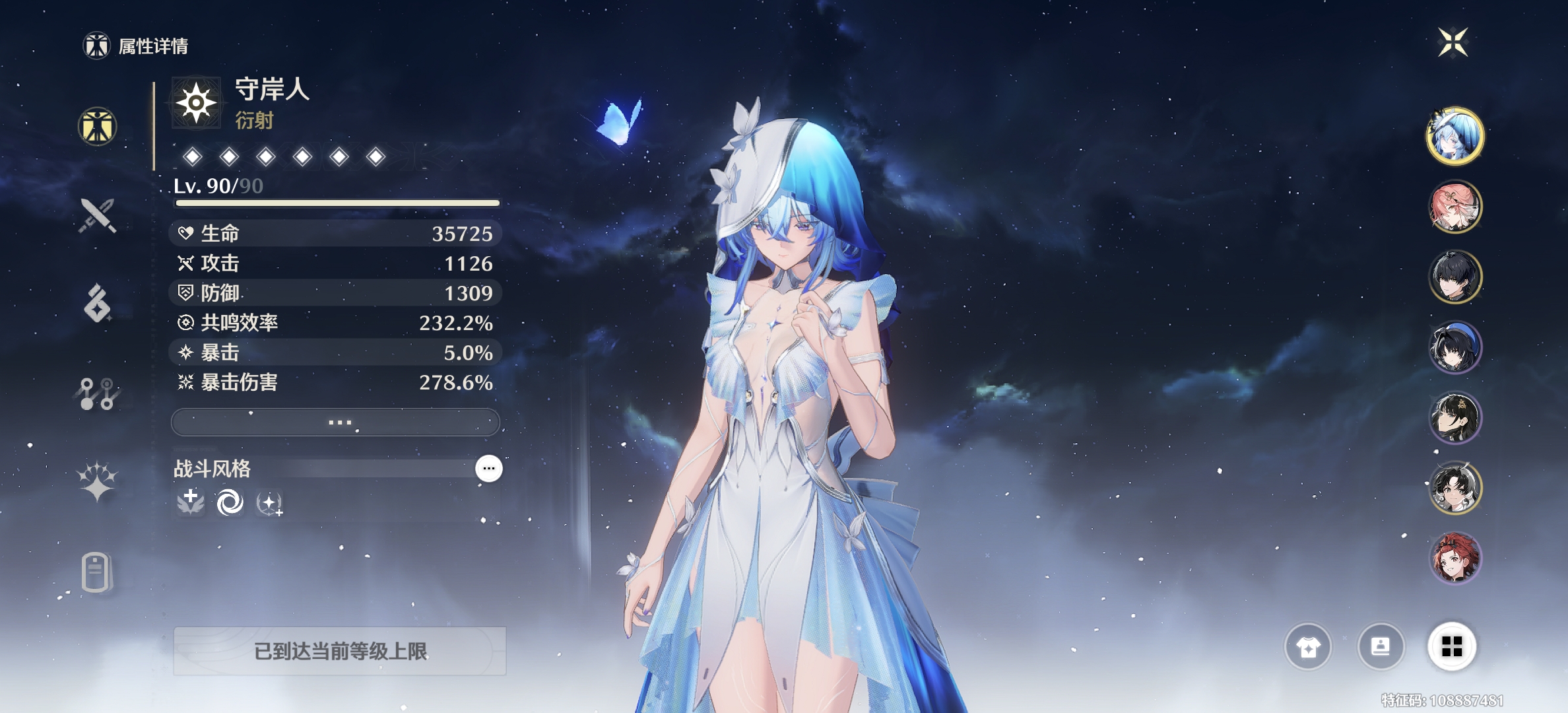The width and height of the screenshot is (1568, 713).
Task: Click the 已到达当前等级上限 button
Action: click(340, 652)
